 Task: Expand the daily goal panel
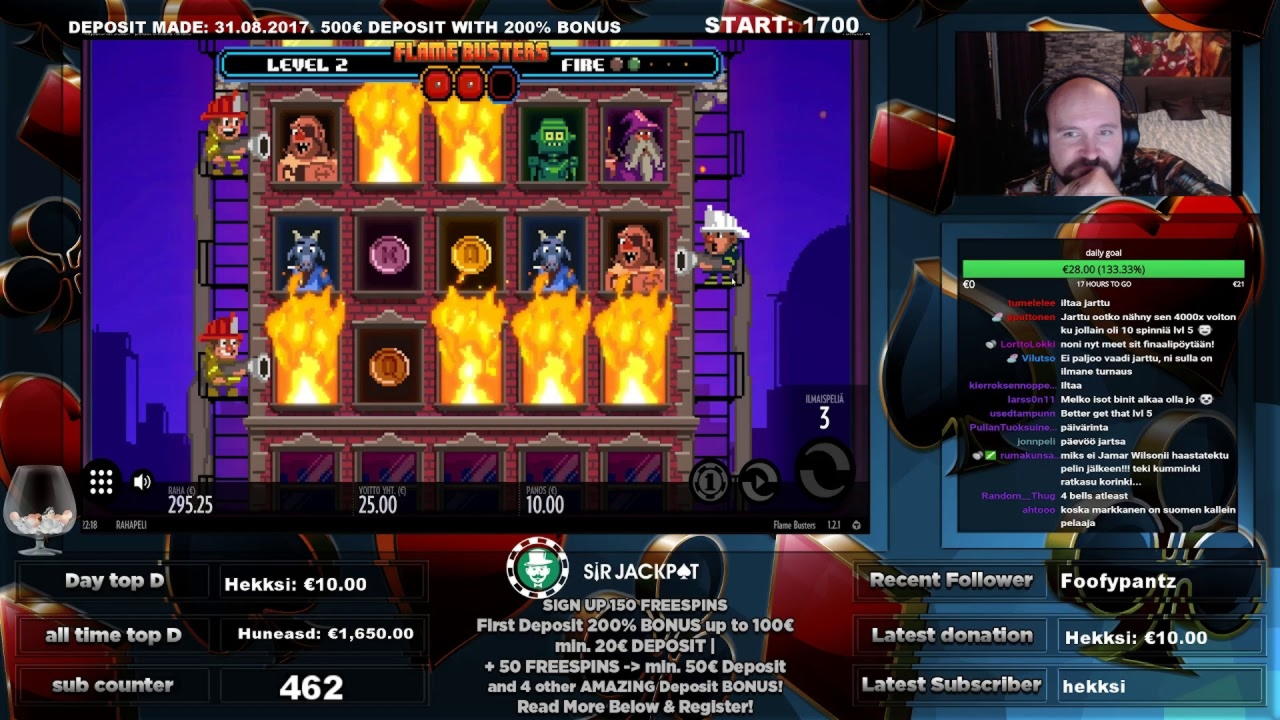point(1103,254)
